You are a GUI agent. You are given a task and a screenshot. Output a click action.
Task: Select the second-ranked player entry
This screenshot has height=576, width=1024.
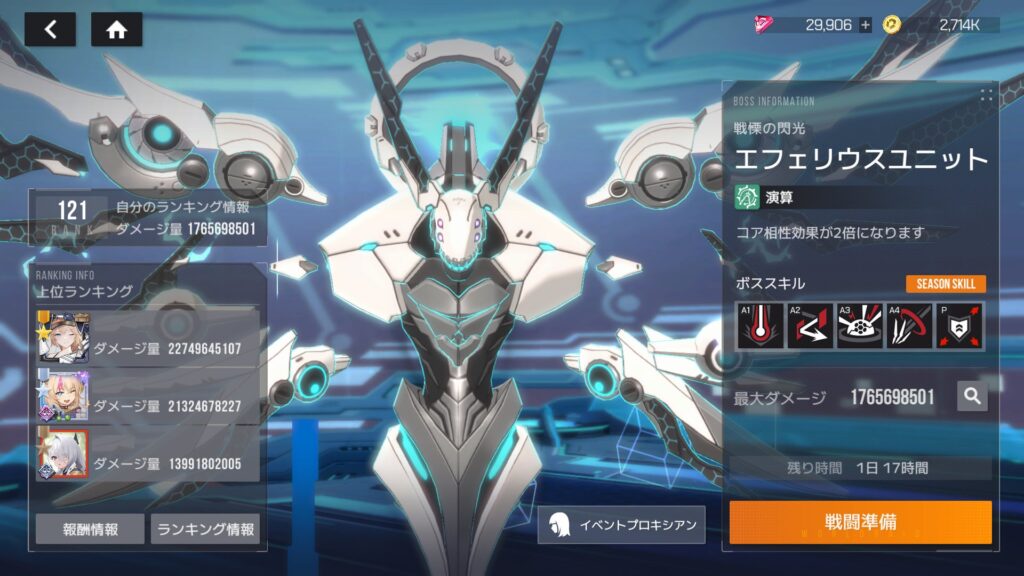coord(148,394)
